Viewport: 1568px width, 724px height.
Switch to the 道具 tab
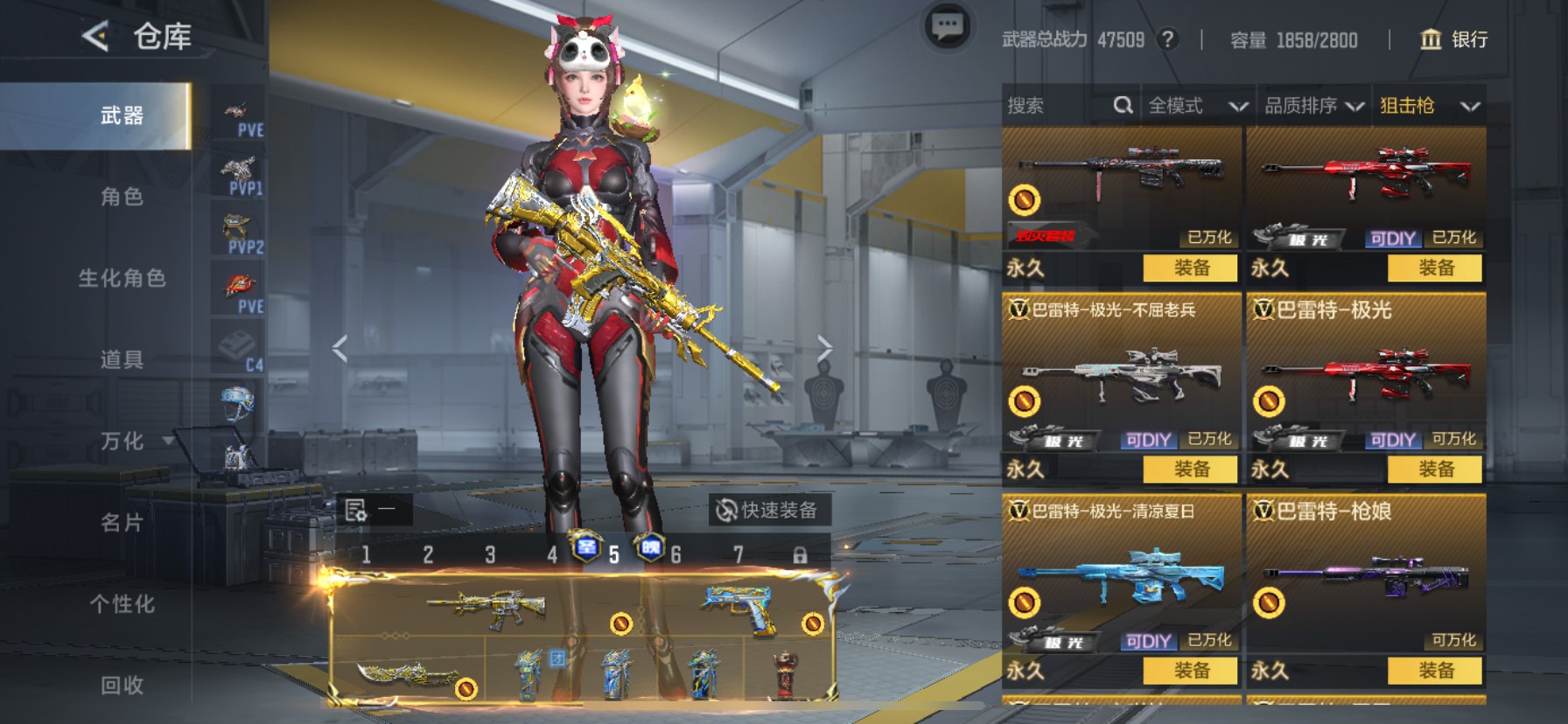122,359
